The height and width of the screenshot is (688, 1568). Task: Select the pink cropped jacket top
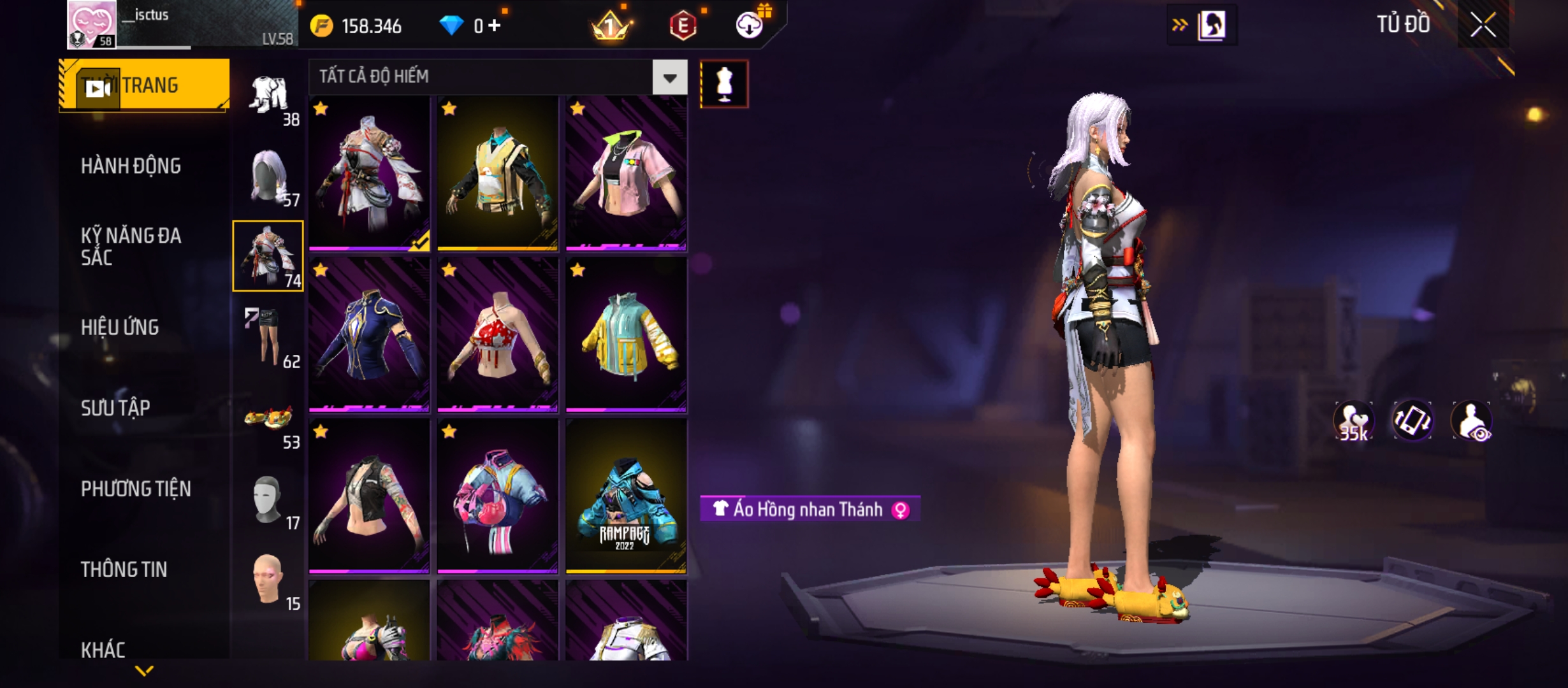click(x=626, y=173)
